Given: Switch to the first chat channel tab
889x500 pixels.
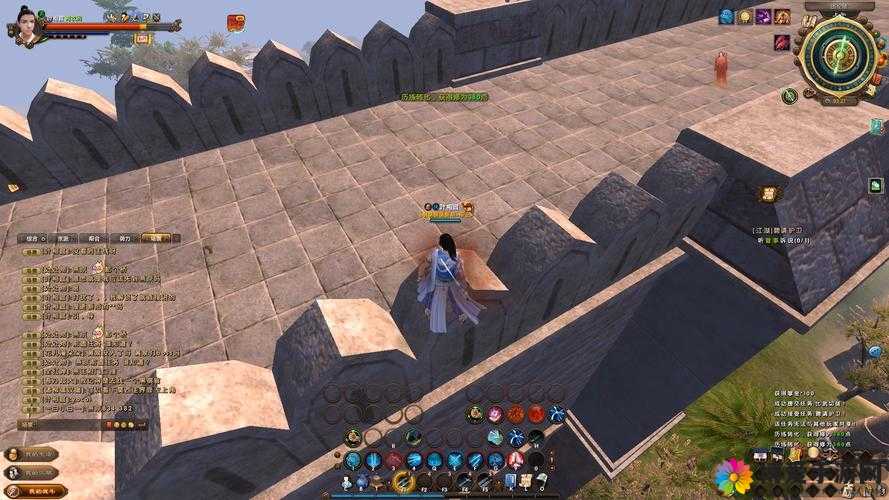Looking at the screenshot, I should click(33, 238).
